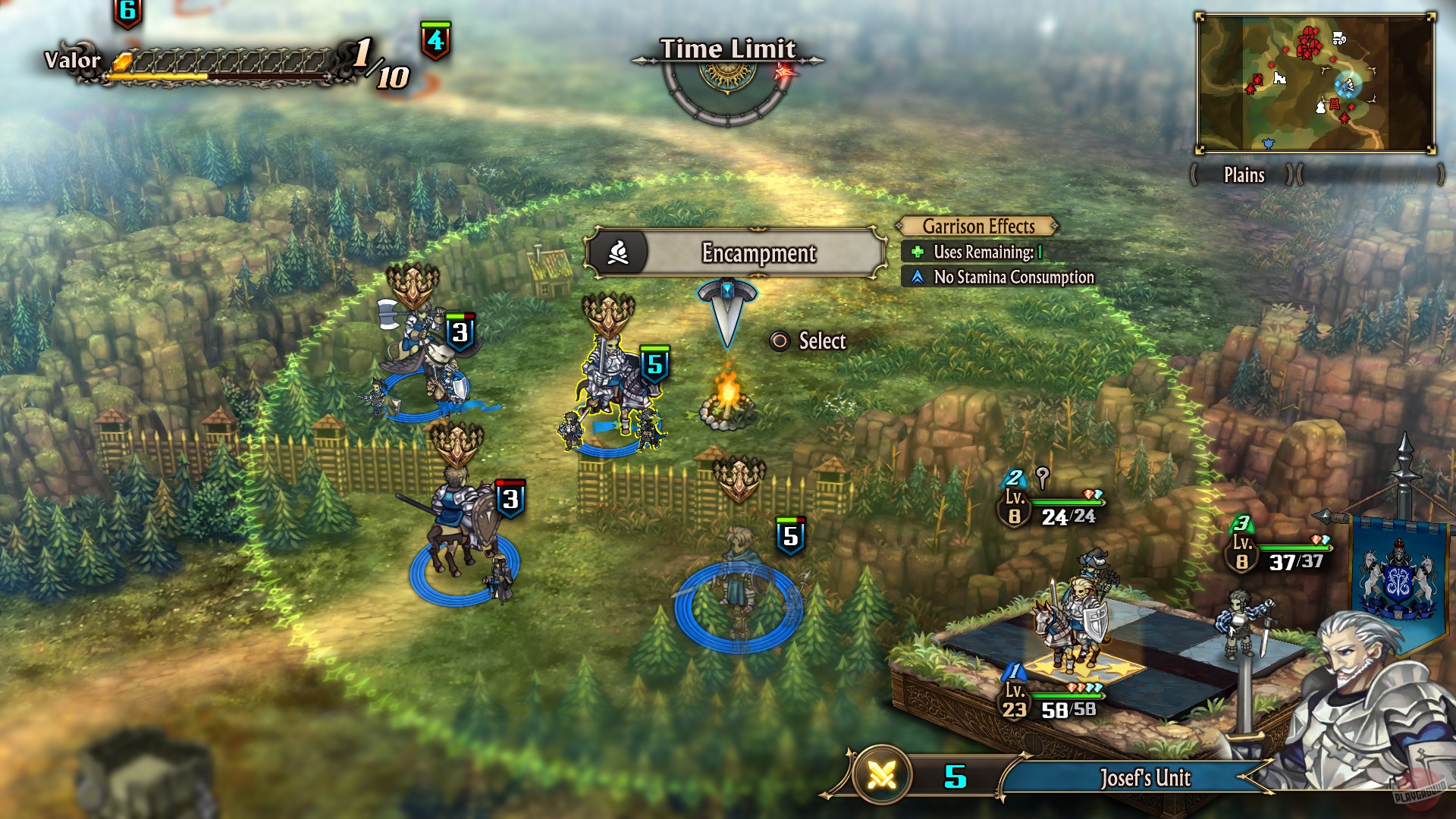Viewport: 1456px width, 819px height.
Task: Click the crossed swords unit icon
Action: (x=882, y=775)
